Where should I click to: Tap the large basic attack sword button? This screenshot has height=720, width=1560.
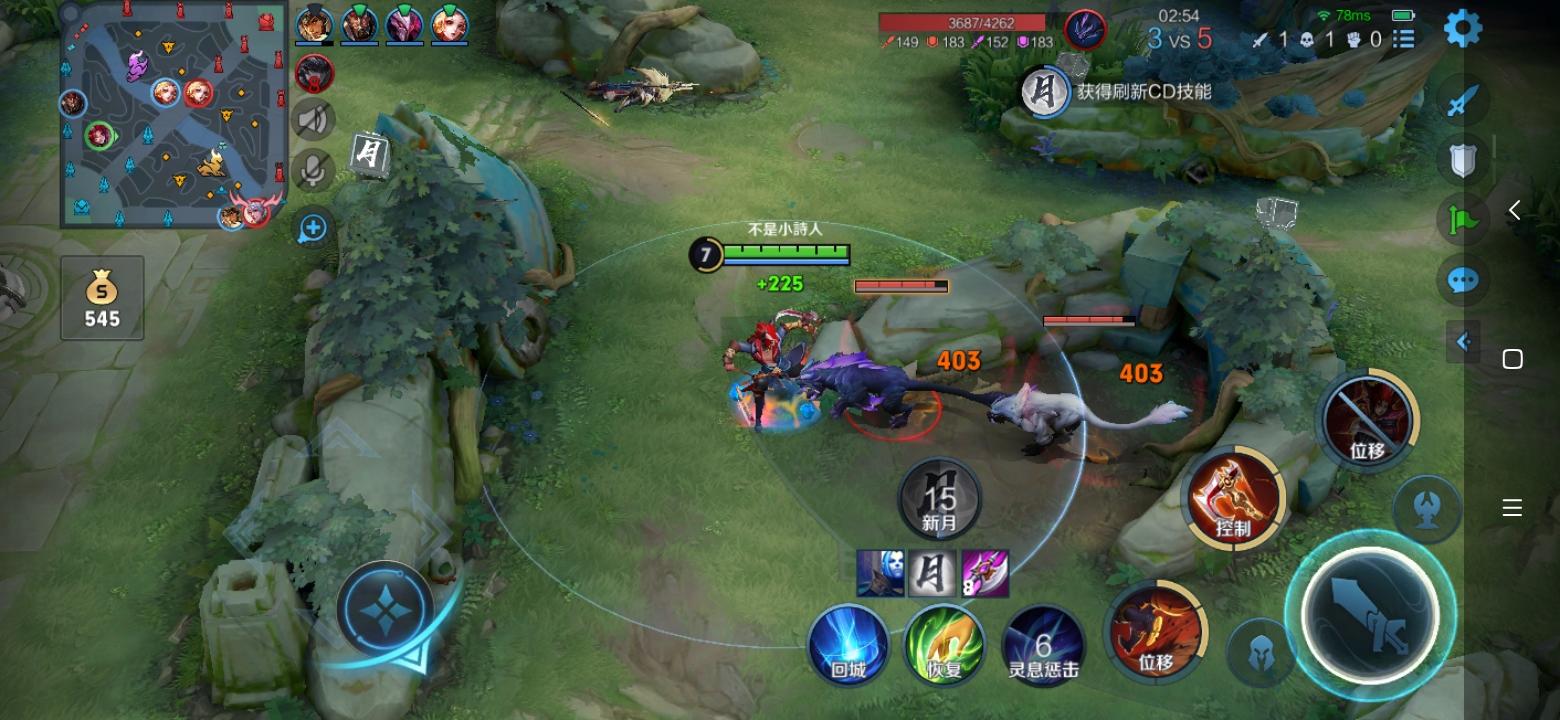pyautogui.click(x=1372, y=617)
